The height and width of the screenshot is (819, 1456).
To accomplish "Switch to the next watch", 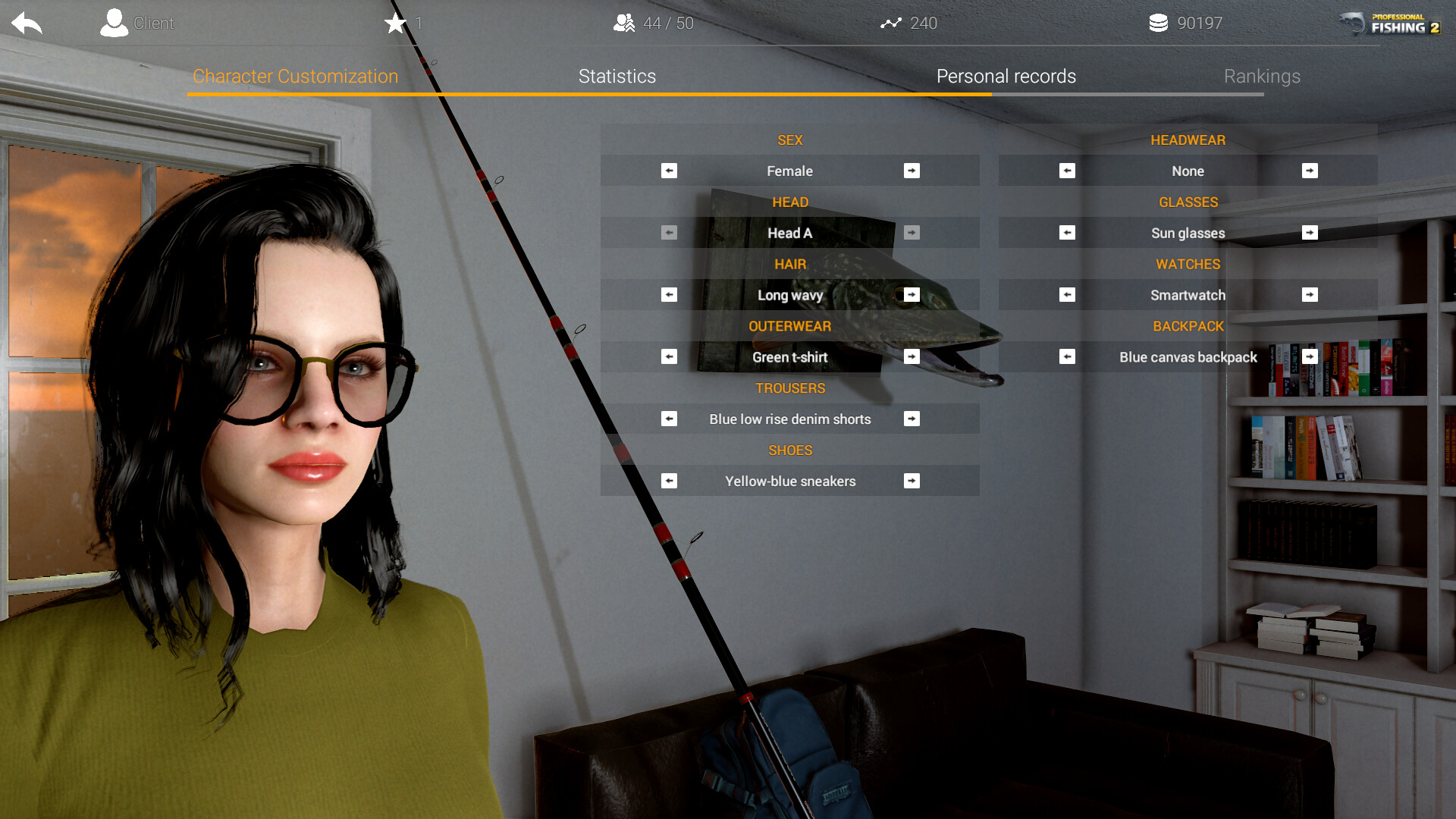I will click(1310, 295).
